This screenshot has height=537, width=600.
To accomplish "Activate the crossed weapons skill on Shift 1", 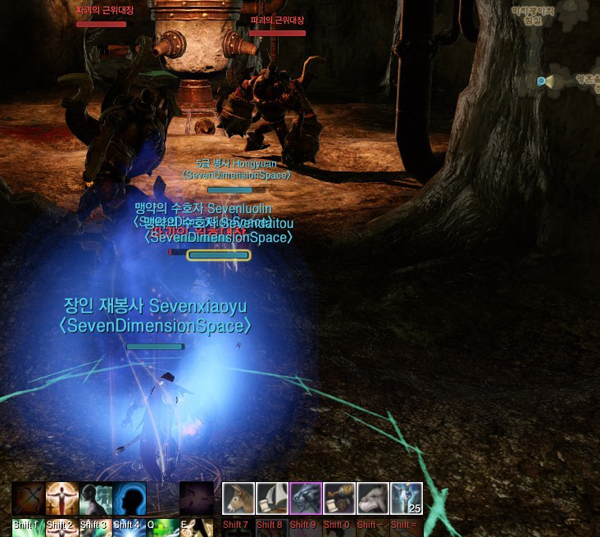I will coord(28,500).
